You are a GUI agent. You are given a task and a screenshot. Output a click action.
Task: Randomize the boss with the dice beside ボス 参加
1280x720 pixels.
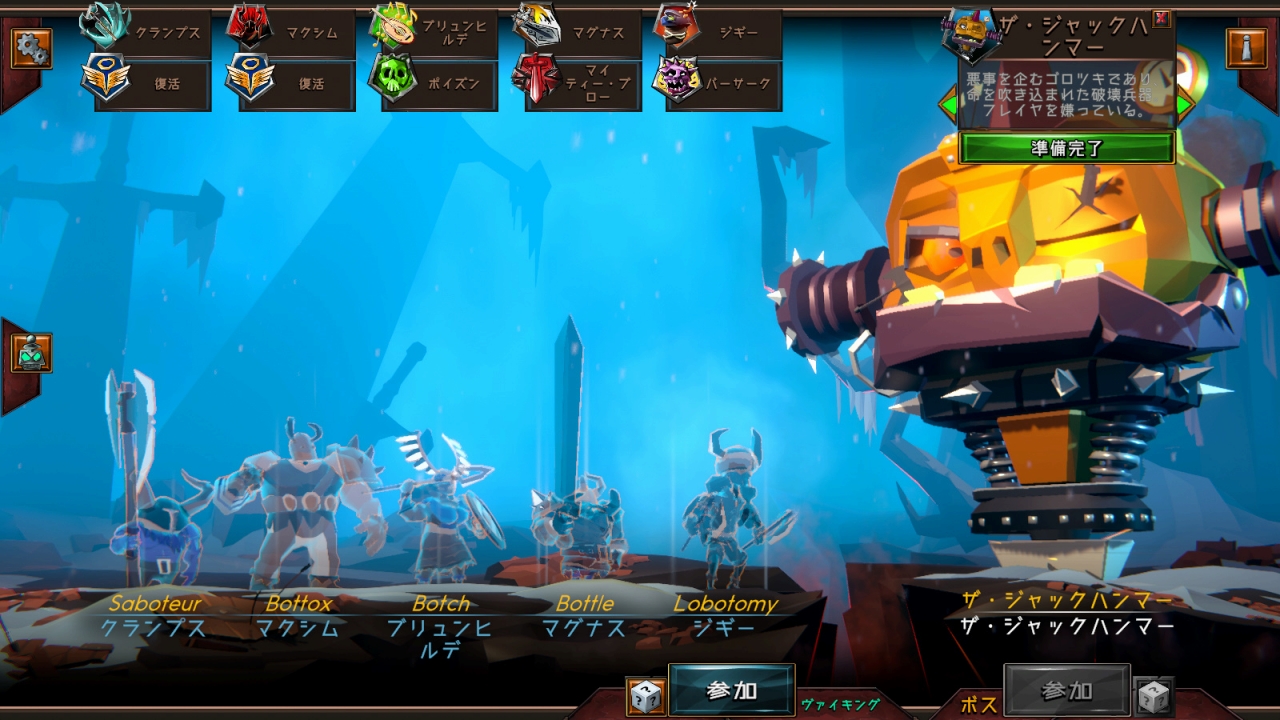tap(1153, 697)
